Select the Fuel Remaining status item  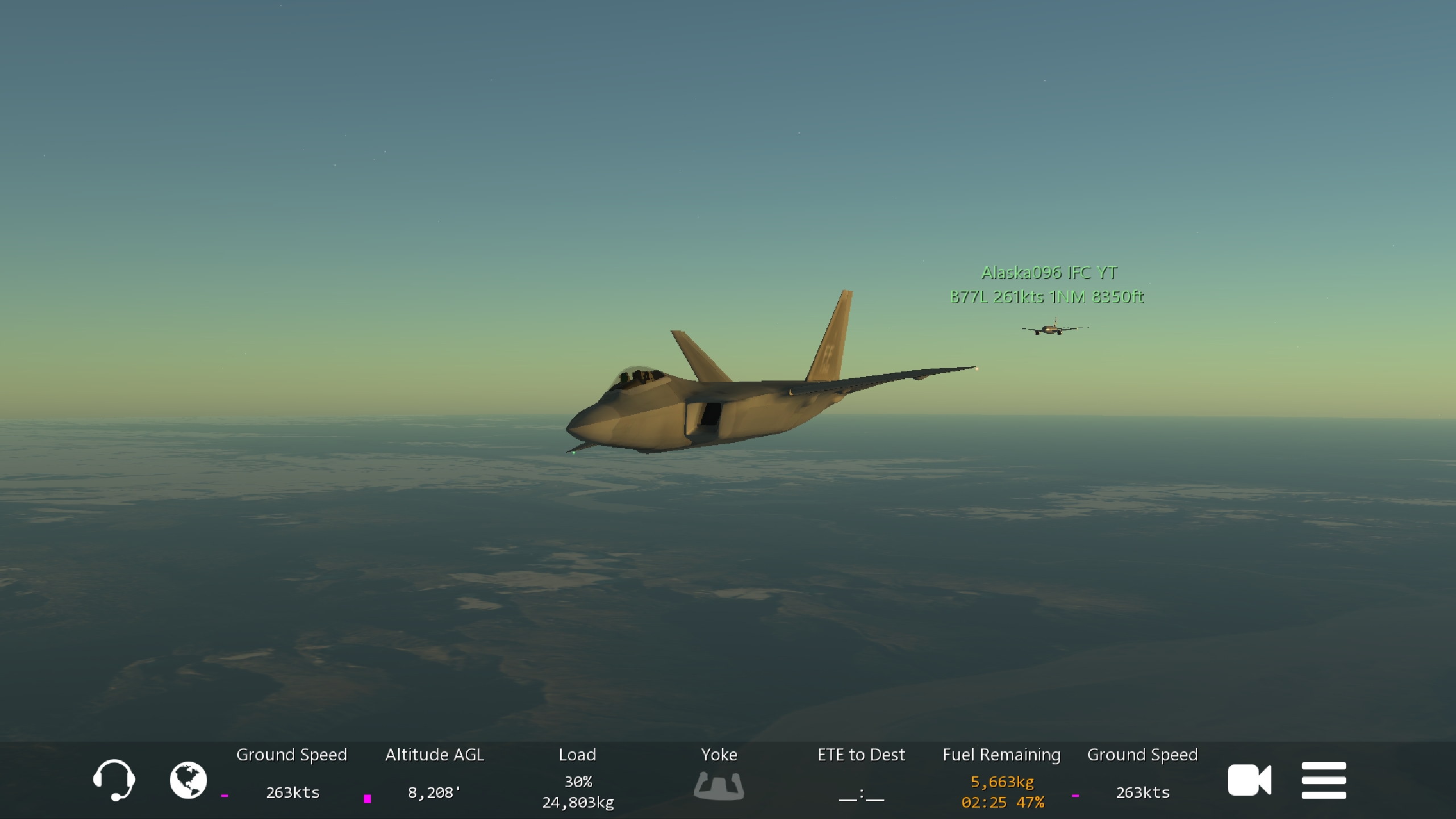(x=1002, y=777)
